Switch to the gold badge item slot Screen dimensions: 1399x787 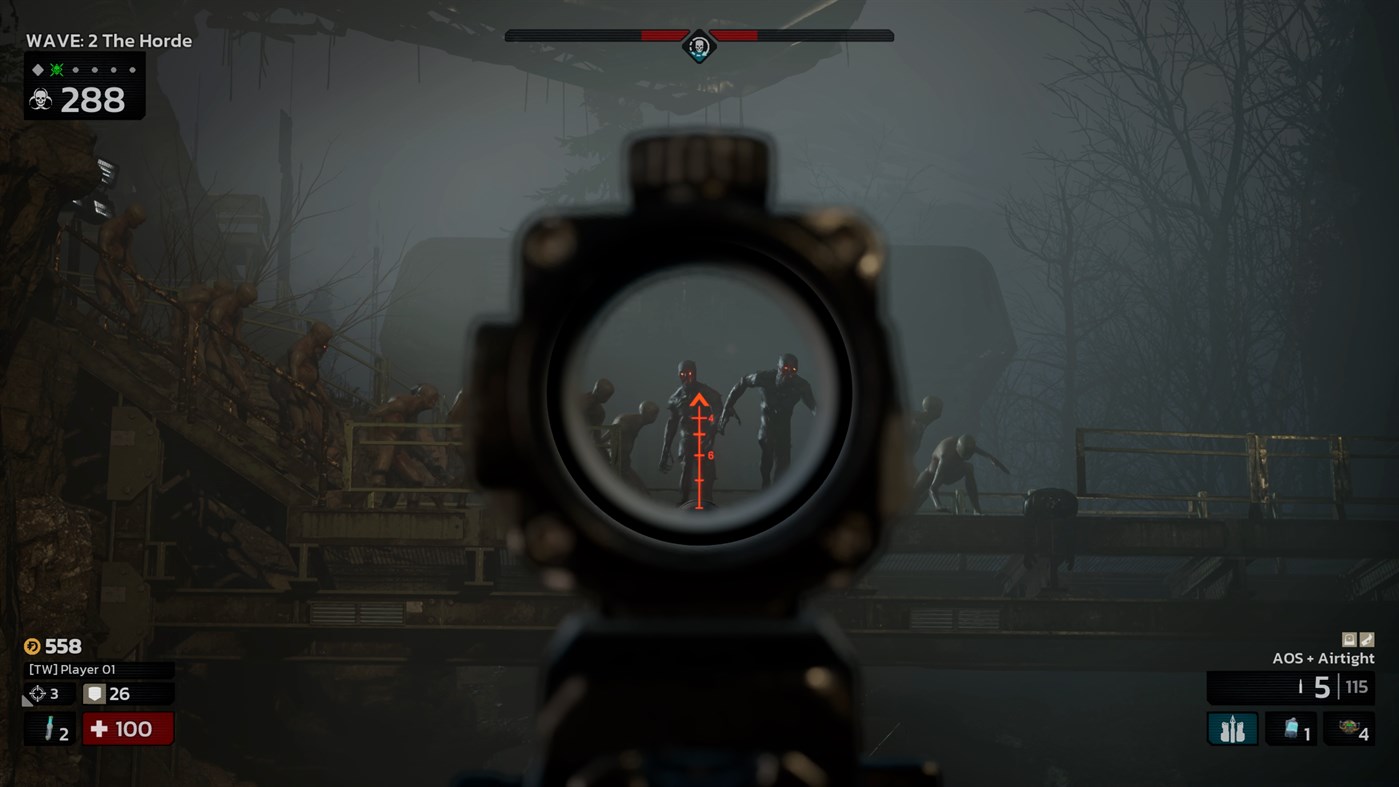[x=1350, y=727]
